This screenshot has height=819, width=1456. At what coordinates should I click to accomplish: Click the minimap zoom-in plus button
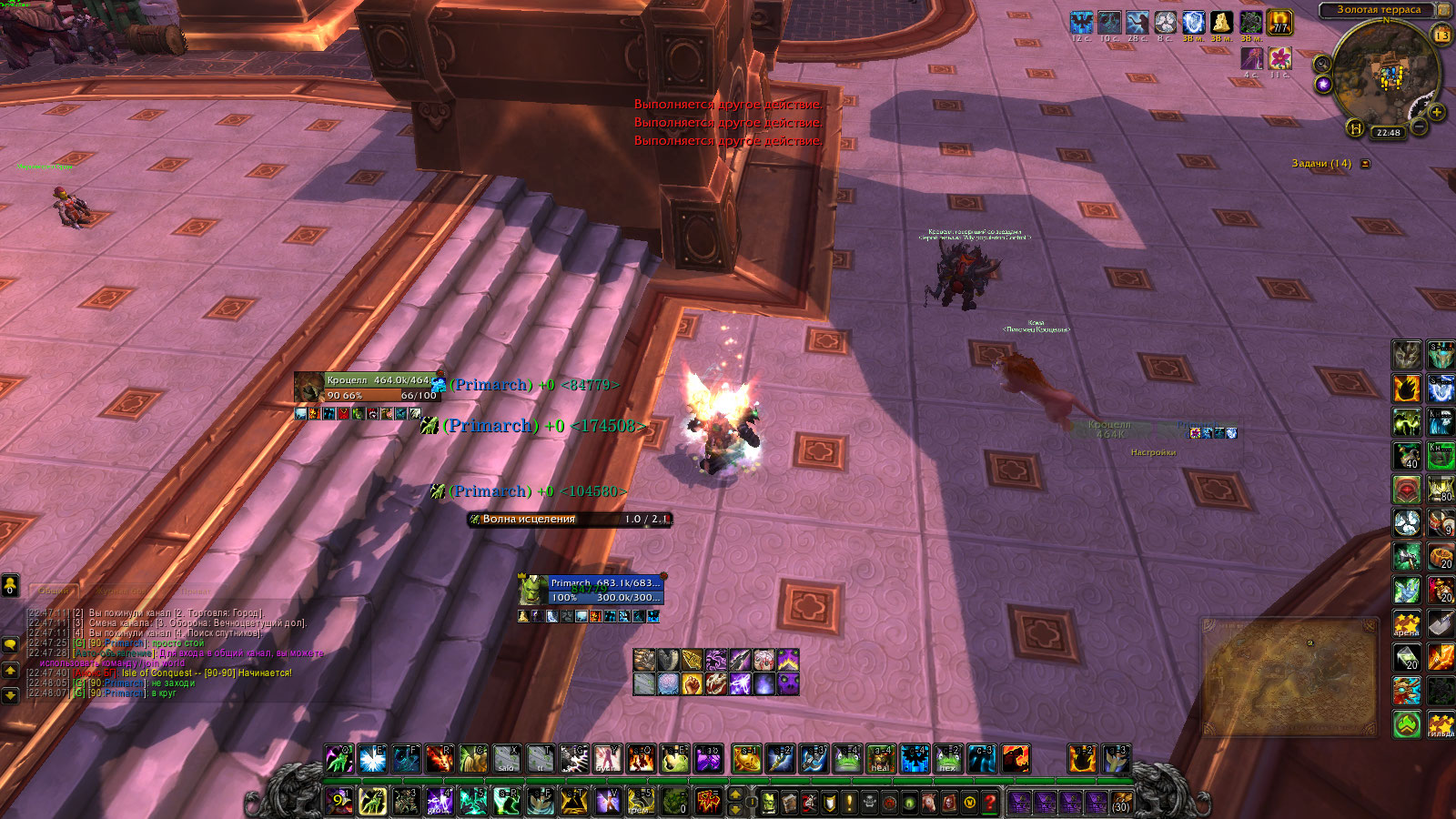1437,112
